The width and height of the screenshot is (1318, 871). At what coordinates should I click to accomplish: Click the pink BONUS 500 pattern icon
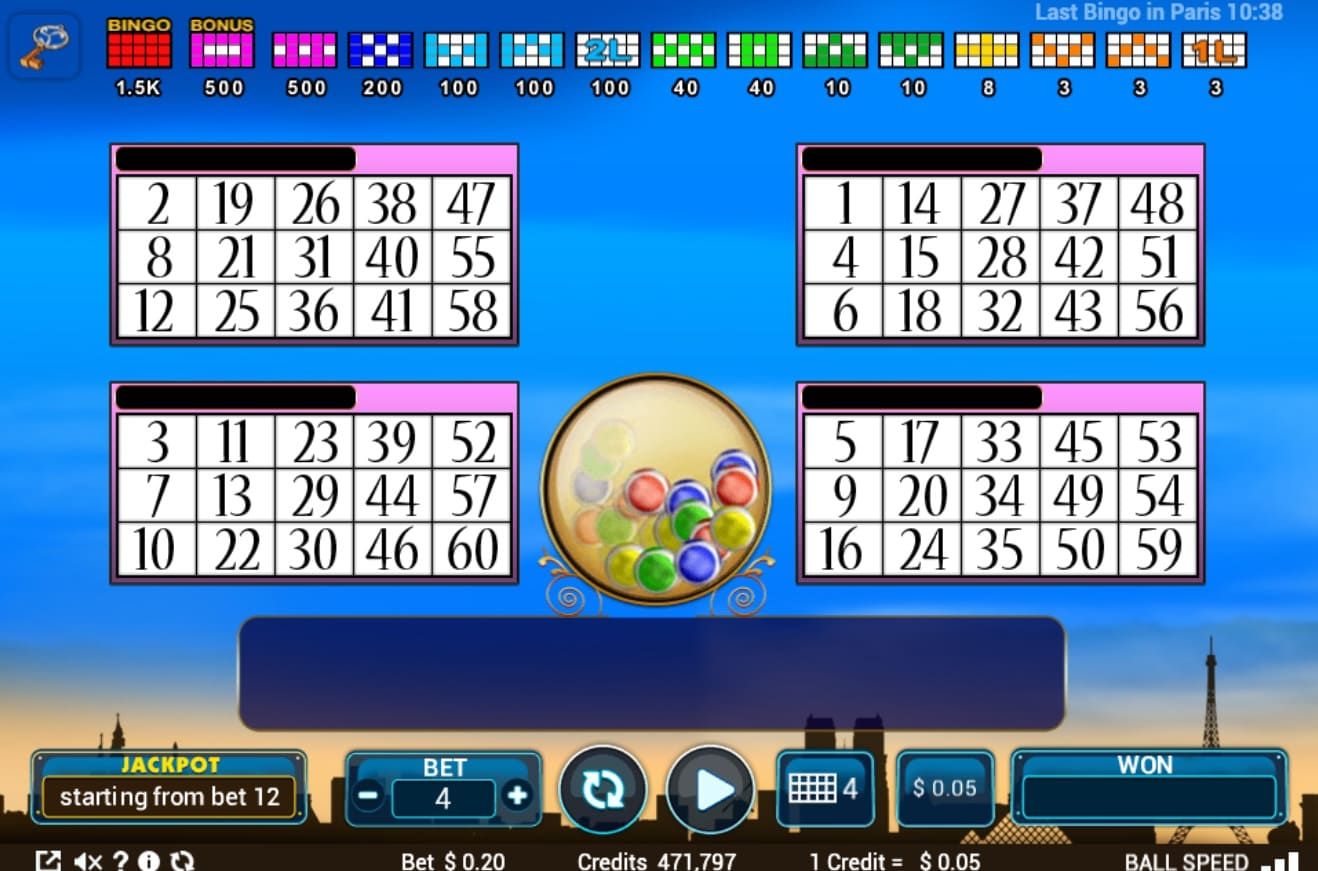[222, 46]
